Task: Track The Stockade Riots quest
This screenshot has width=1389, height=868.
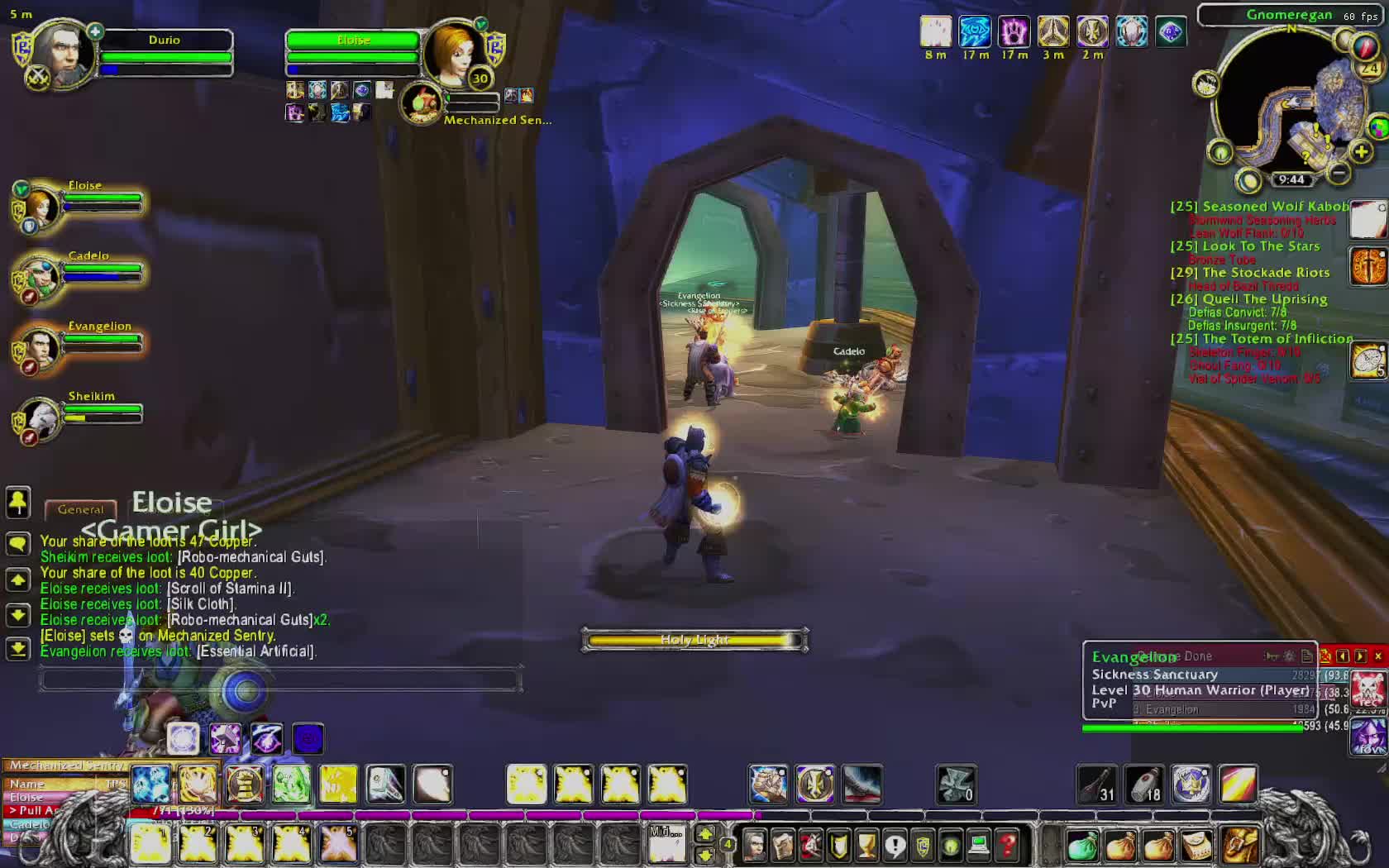Action: click(x=1266, y=273)
